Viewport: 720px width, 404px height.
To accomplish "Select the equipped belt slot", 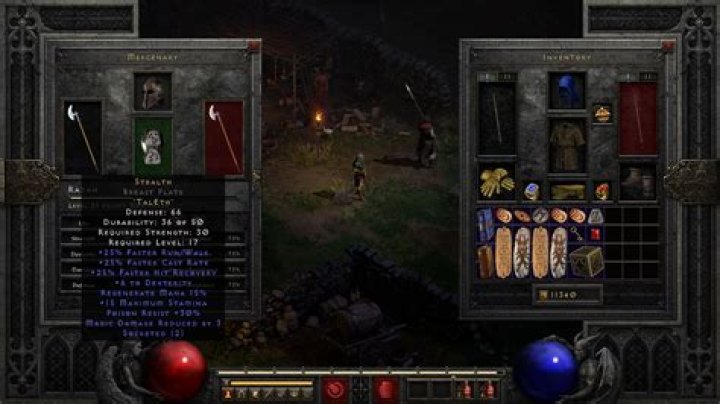I will (566, 190).
